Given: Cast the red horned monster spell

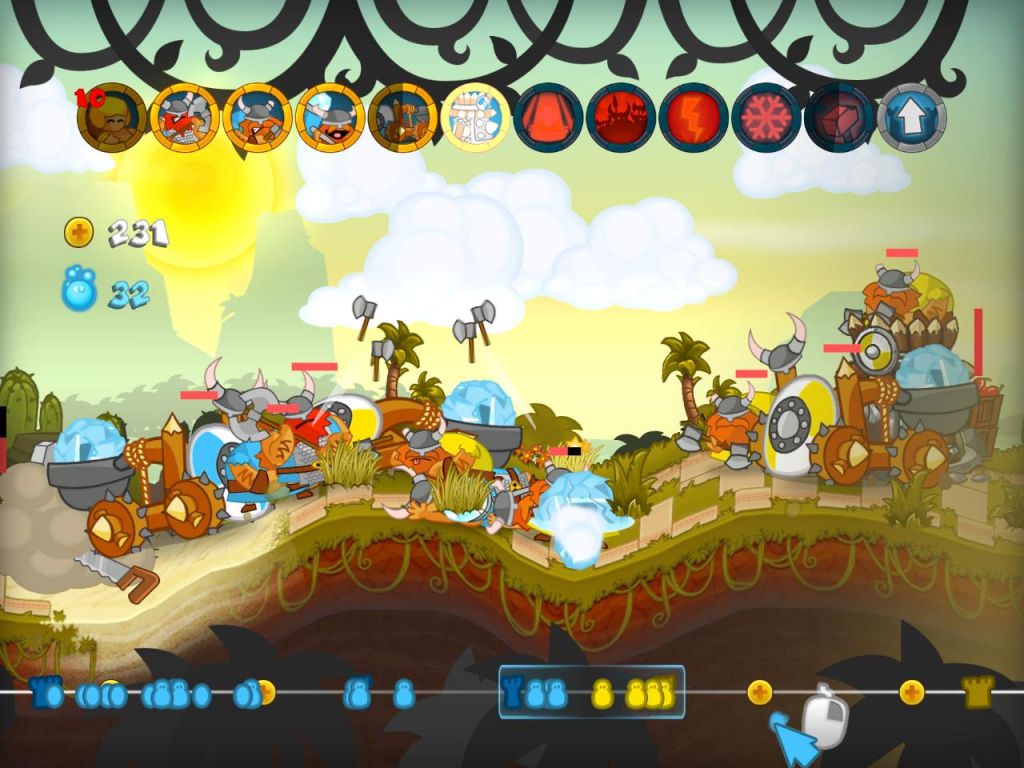Looking at the screenshot, I should (621, 117).
